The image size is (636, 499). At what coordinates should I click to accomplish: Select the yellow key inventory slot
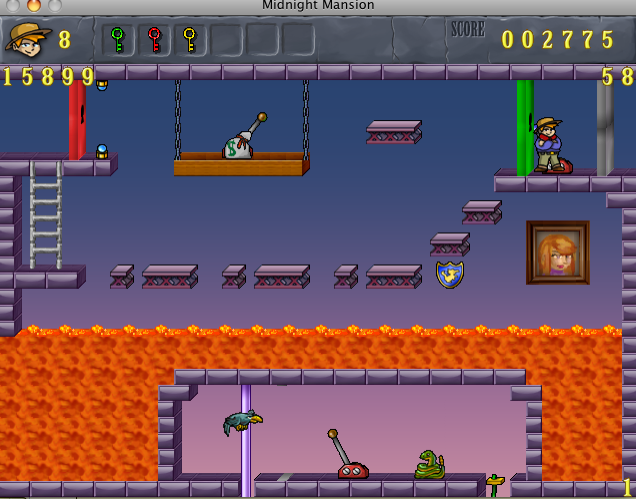point(190,40)
